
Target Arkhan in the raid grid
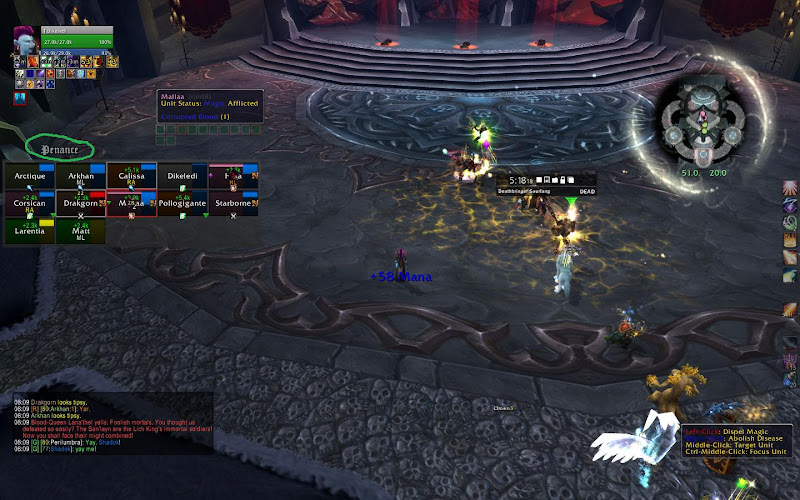(81, 177)
